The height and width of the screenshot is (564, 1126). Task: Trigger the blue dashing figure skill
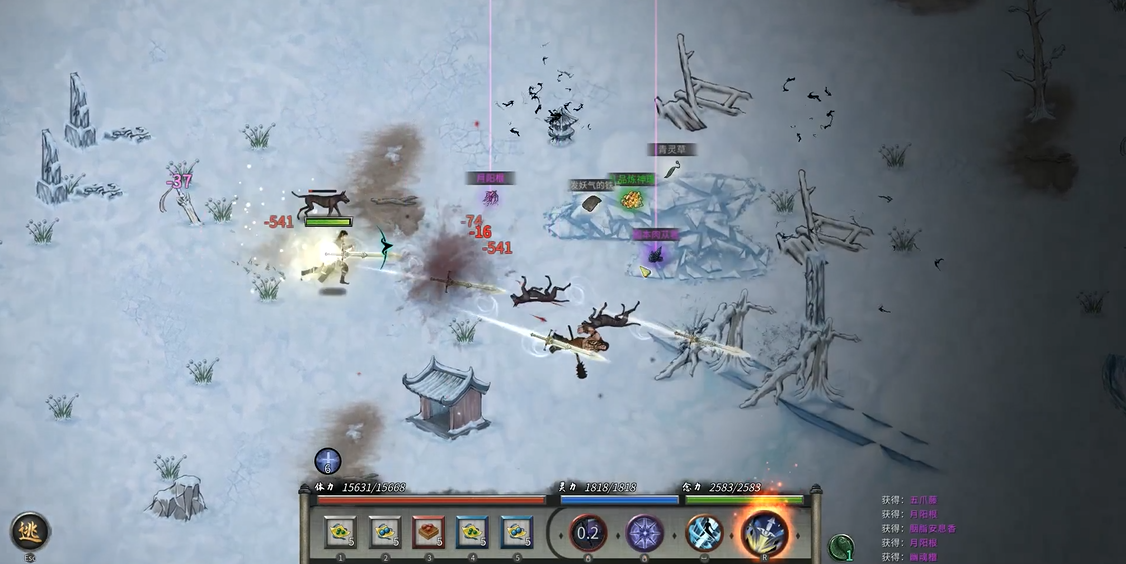(x=704, y=533)
